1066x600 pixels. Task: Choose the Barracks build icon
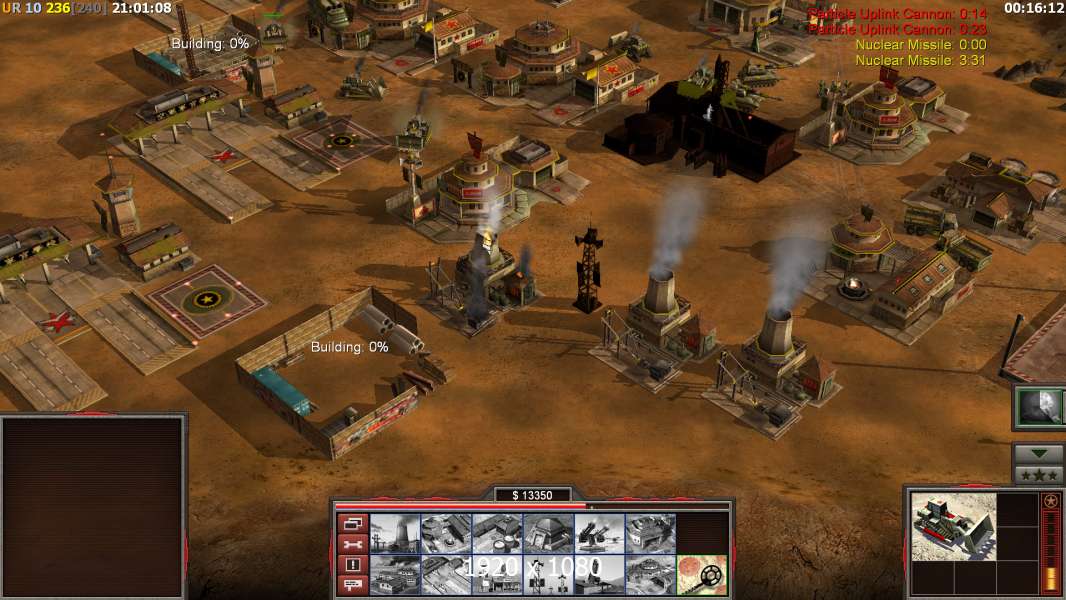click(x=446, y=534)
